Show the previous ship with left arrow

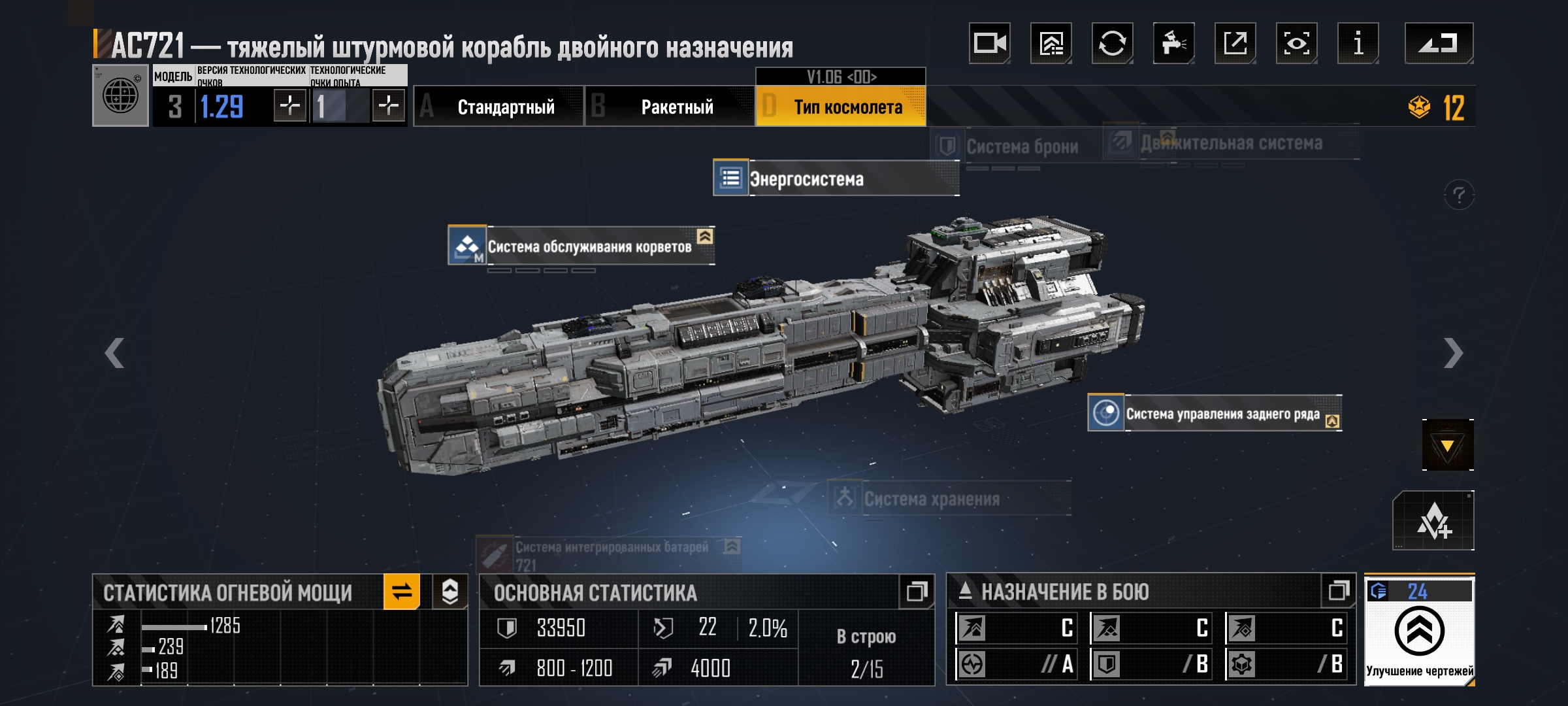(x=114, y=354)
